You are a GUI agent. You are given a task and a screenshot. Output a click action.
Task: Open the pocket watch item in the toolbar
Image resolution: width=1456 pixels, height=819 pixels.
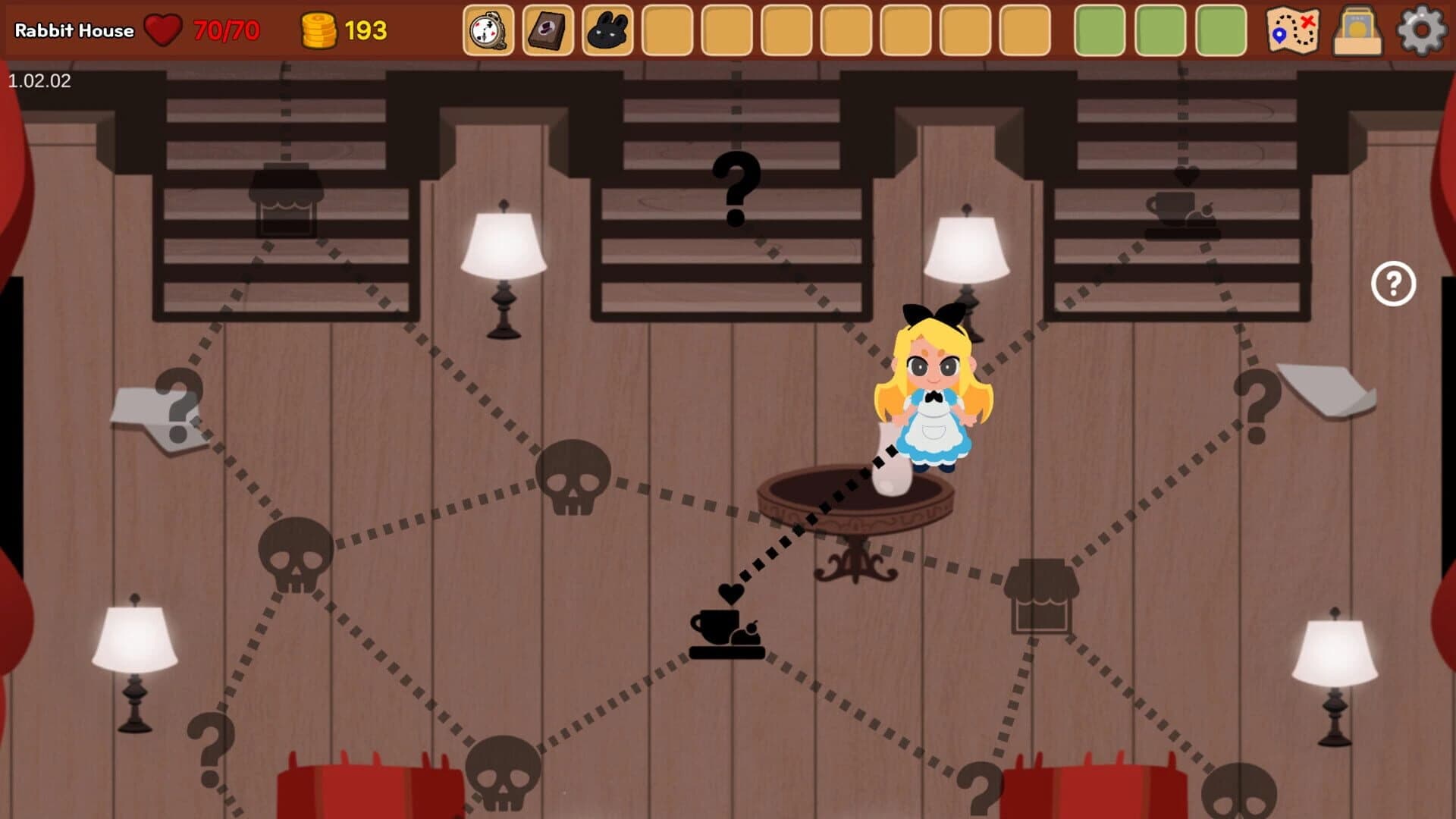pos(490,31)
